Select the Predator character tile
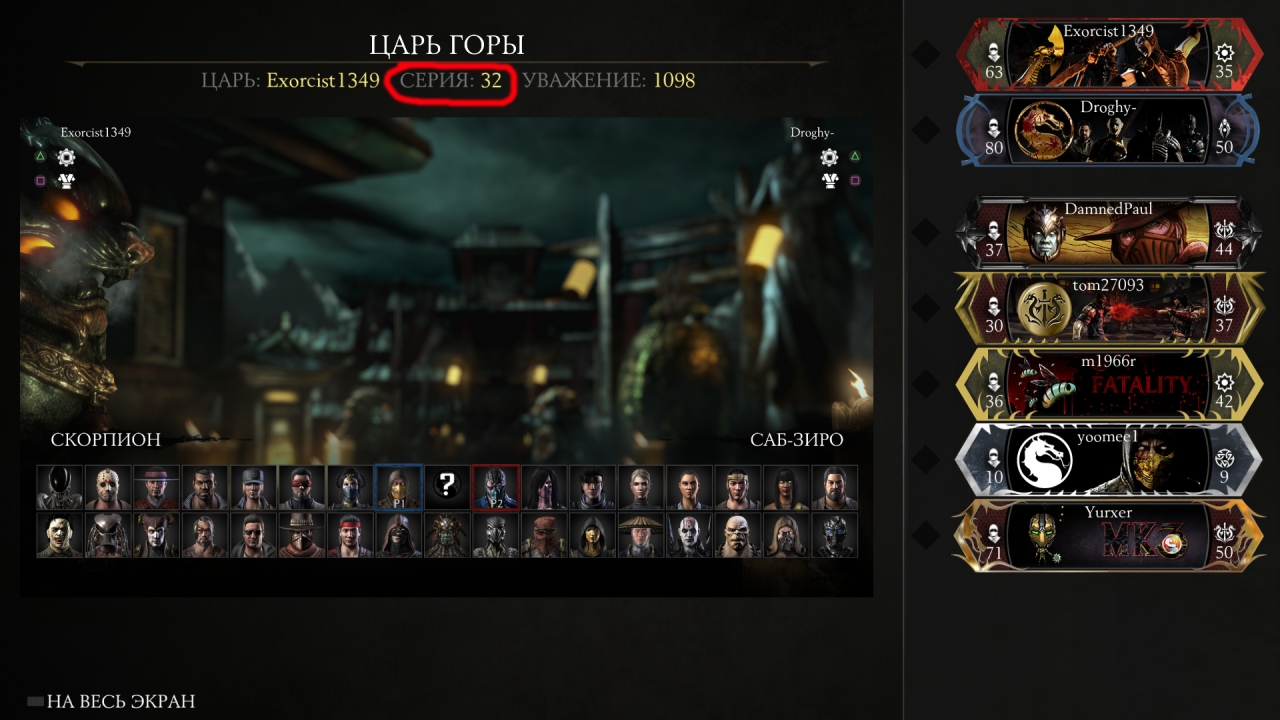The image size is (1280, 720). coord(109,536)
